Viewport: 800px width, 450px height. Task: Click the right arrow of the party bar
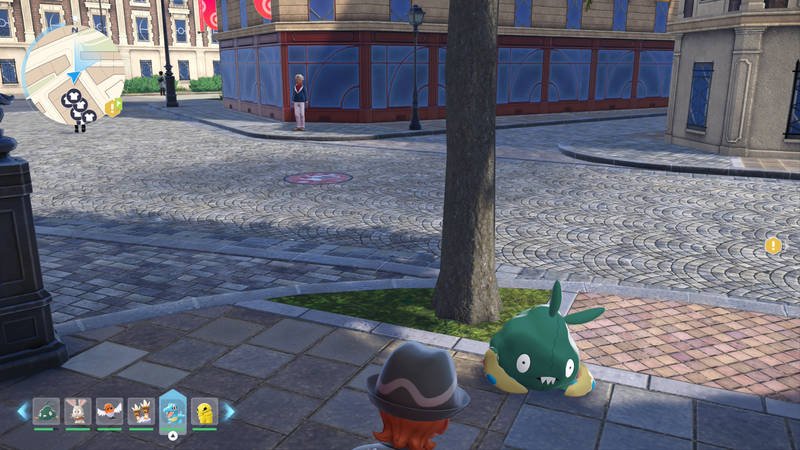[x=228, y=411]
